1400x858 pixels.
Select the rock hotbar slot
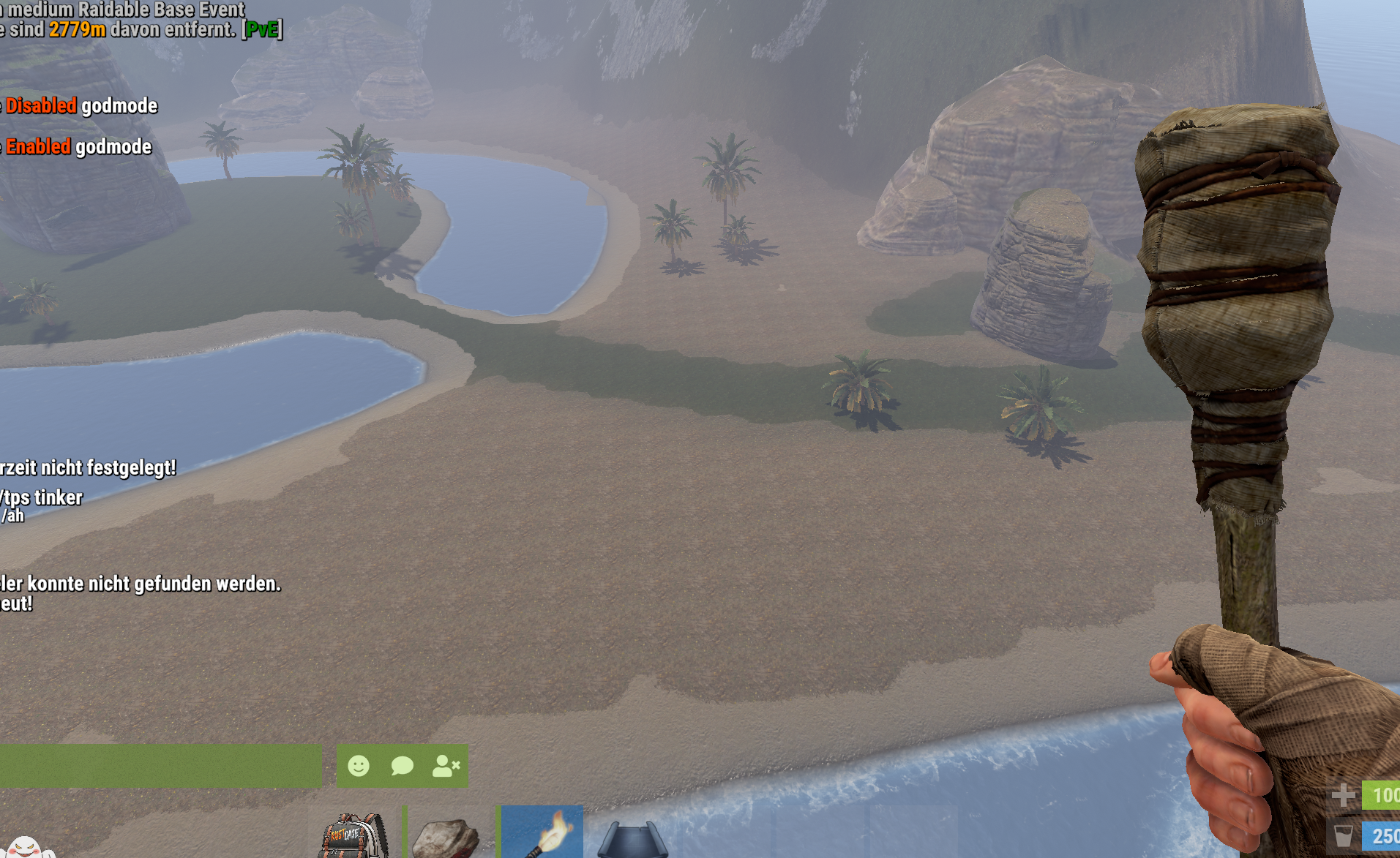[447, 836]
